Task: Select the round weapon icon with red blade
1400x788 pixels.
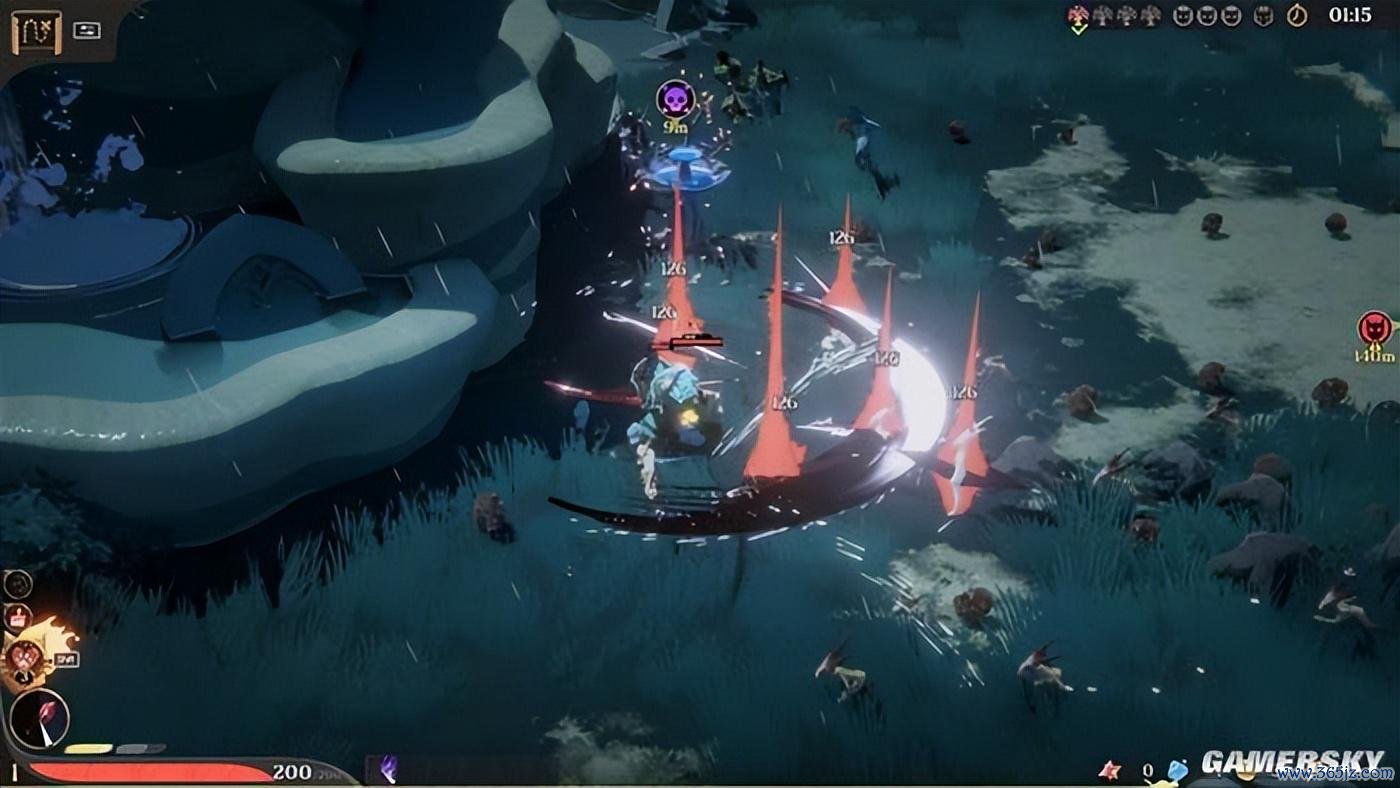Action: pyautogui.click(x=40, y=719)
